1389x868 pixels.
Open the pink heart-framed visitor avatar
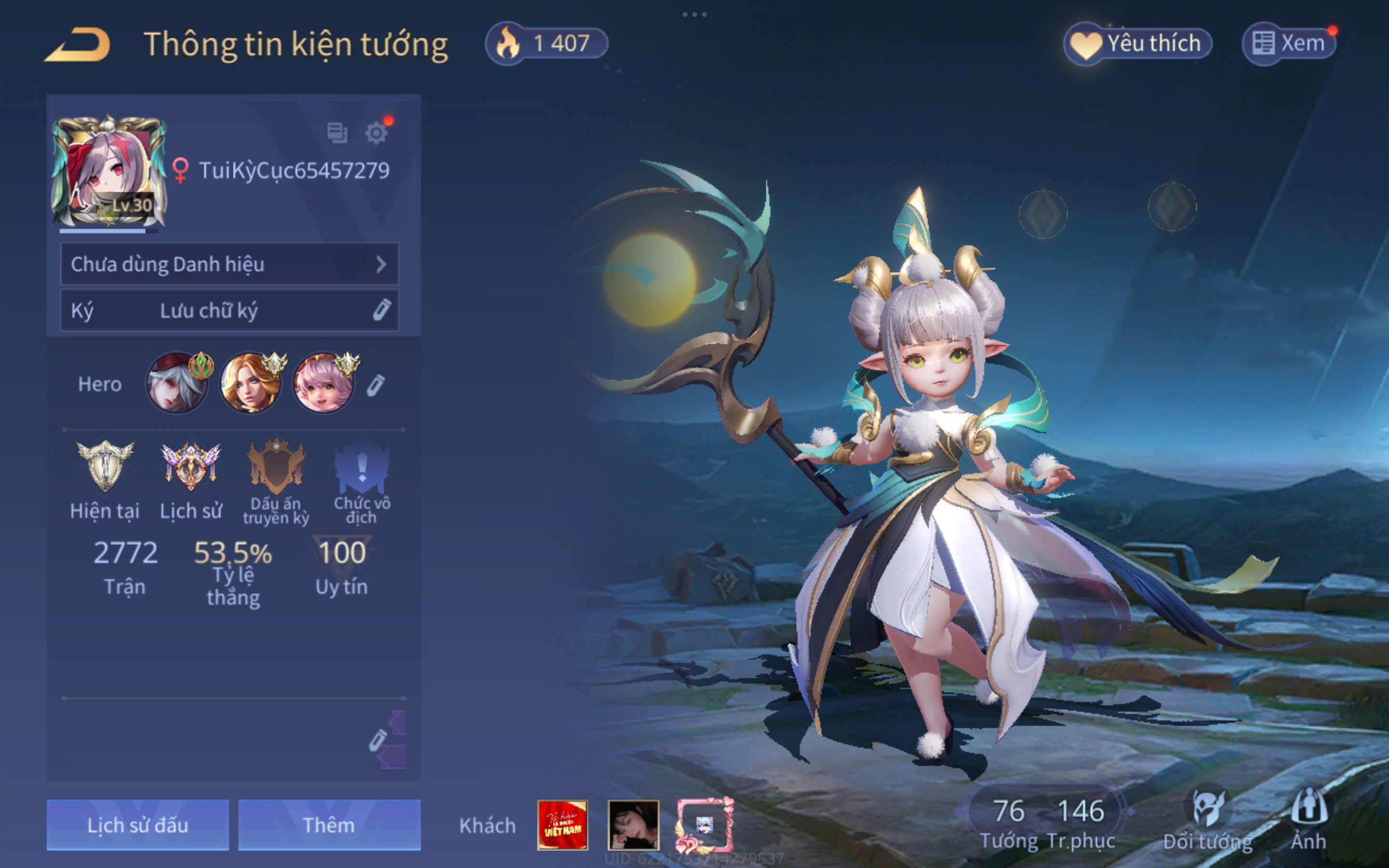click(704, 826)
